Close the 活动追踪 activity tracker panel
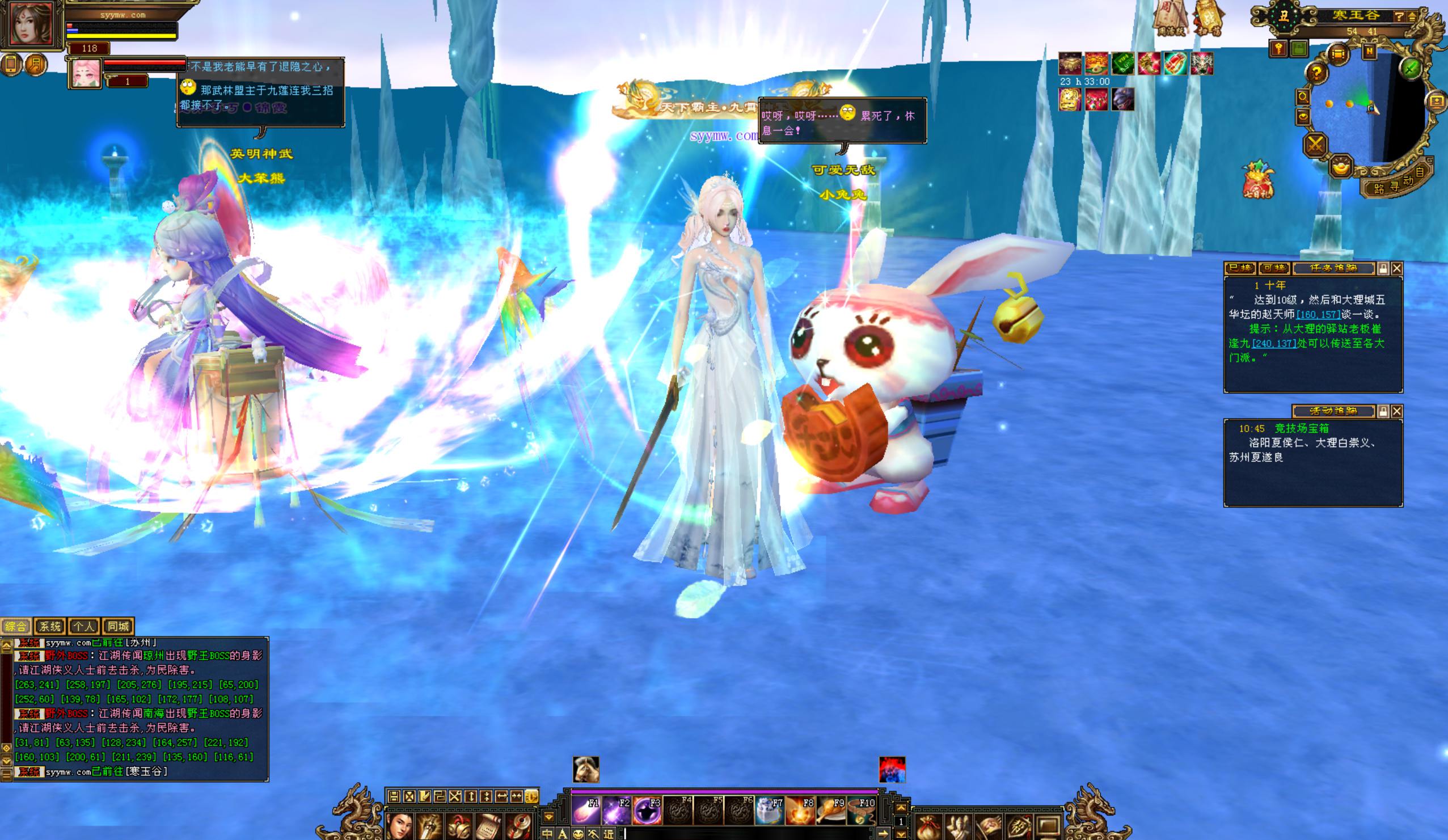Image resolution: width=1448 pixels, height=840 pixels. pyautogui.click(x=1397, y=411)
